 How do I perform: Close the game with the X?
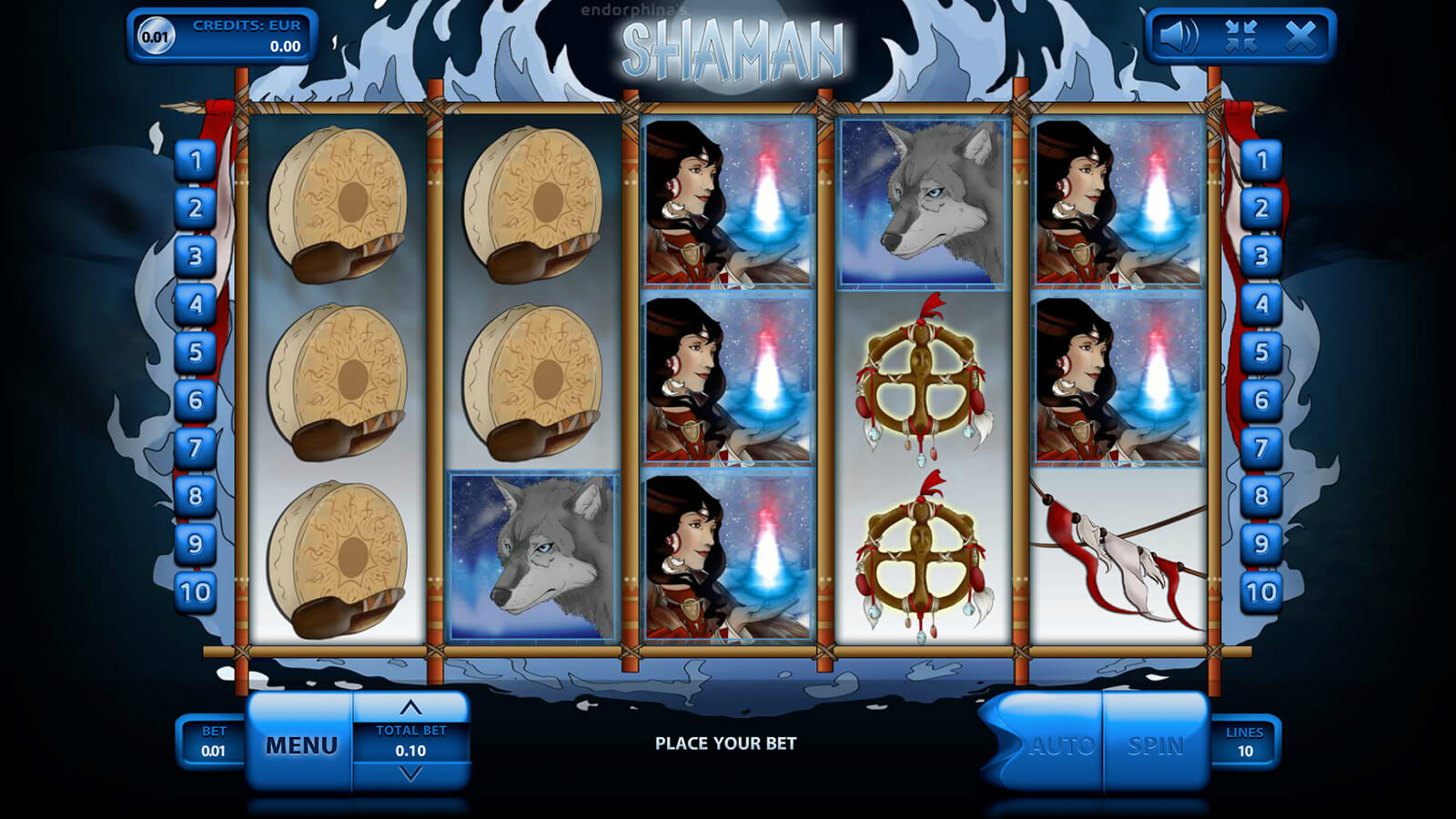[x=1300, y=36]
